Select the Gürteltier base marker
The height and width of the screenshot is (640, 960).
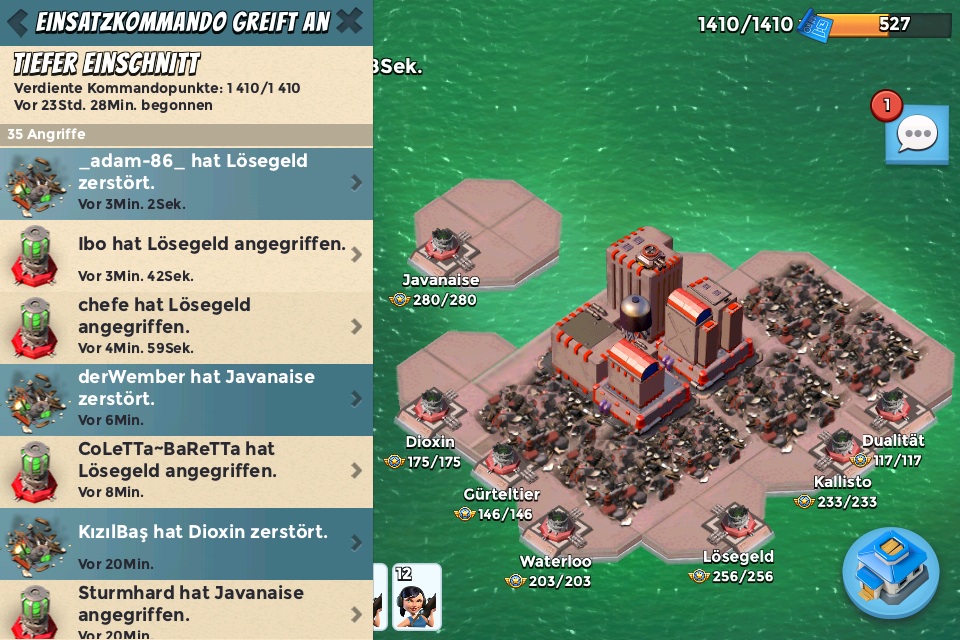coord(503,461)
